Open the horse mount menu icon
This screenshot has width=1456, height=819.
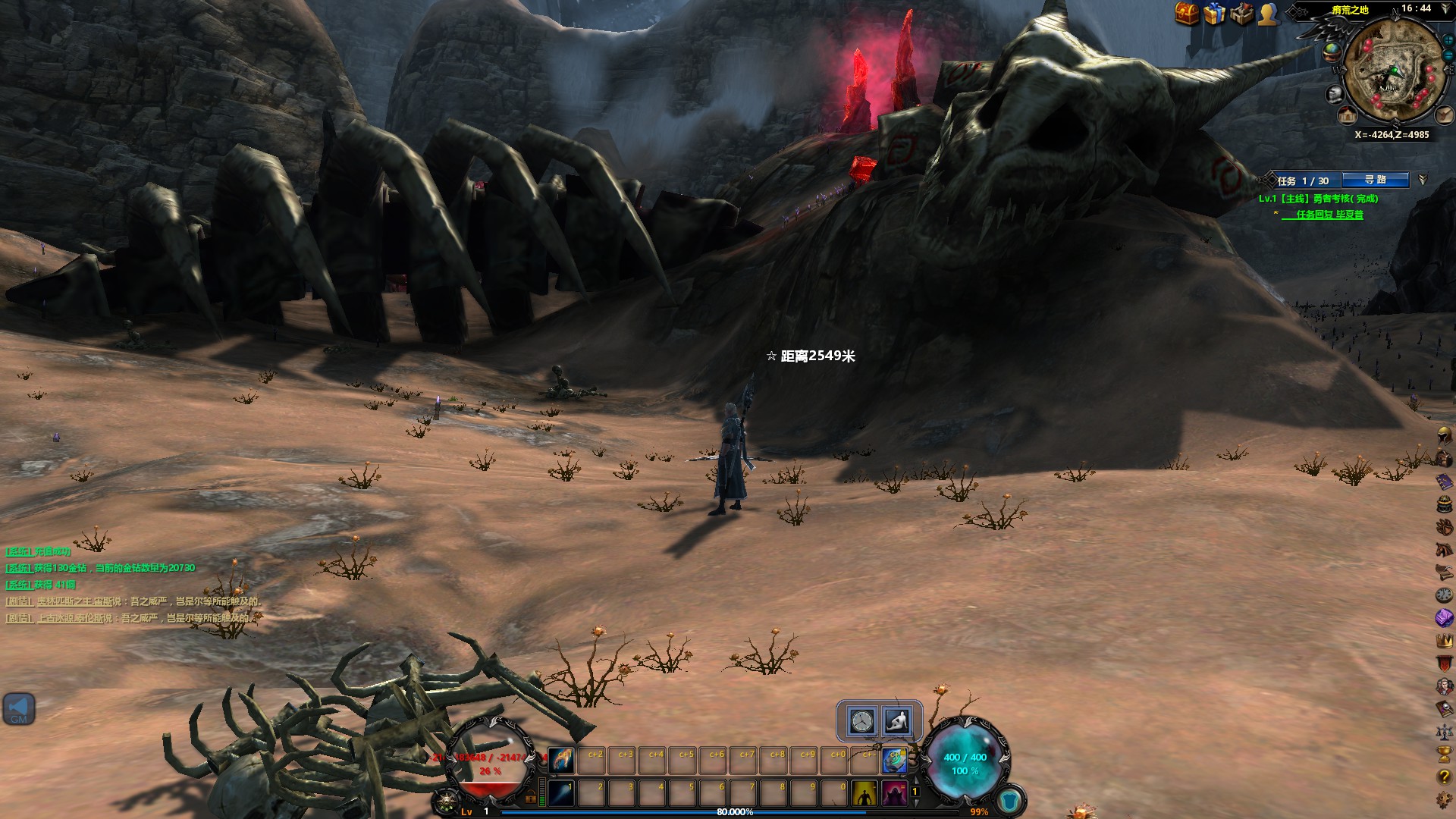click(1444, 549)
